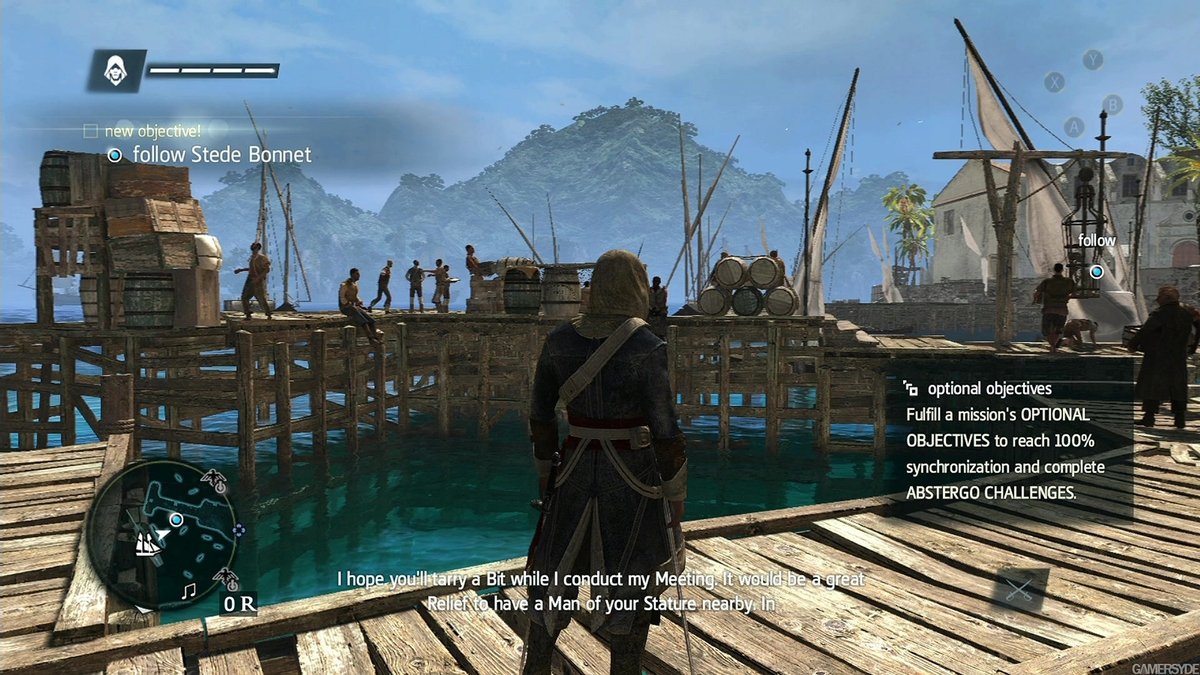The image size is (1200, 675).
Task: Click the ship marker on the minimap
Action: click(148, 543)
